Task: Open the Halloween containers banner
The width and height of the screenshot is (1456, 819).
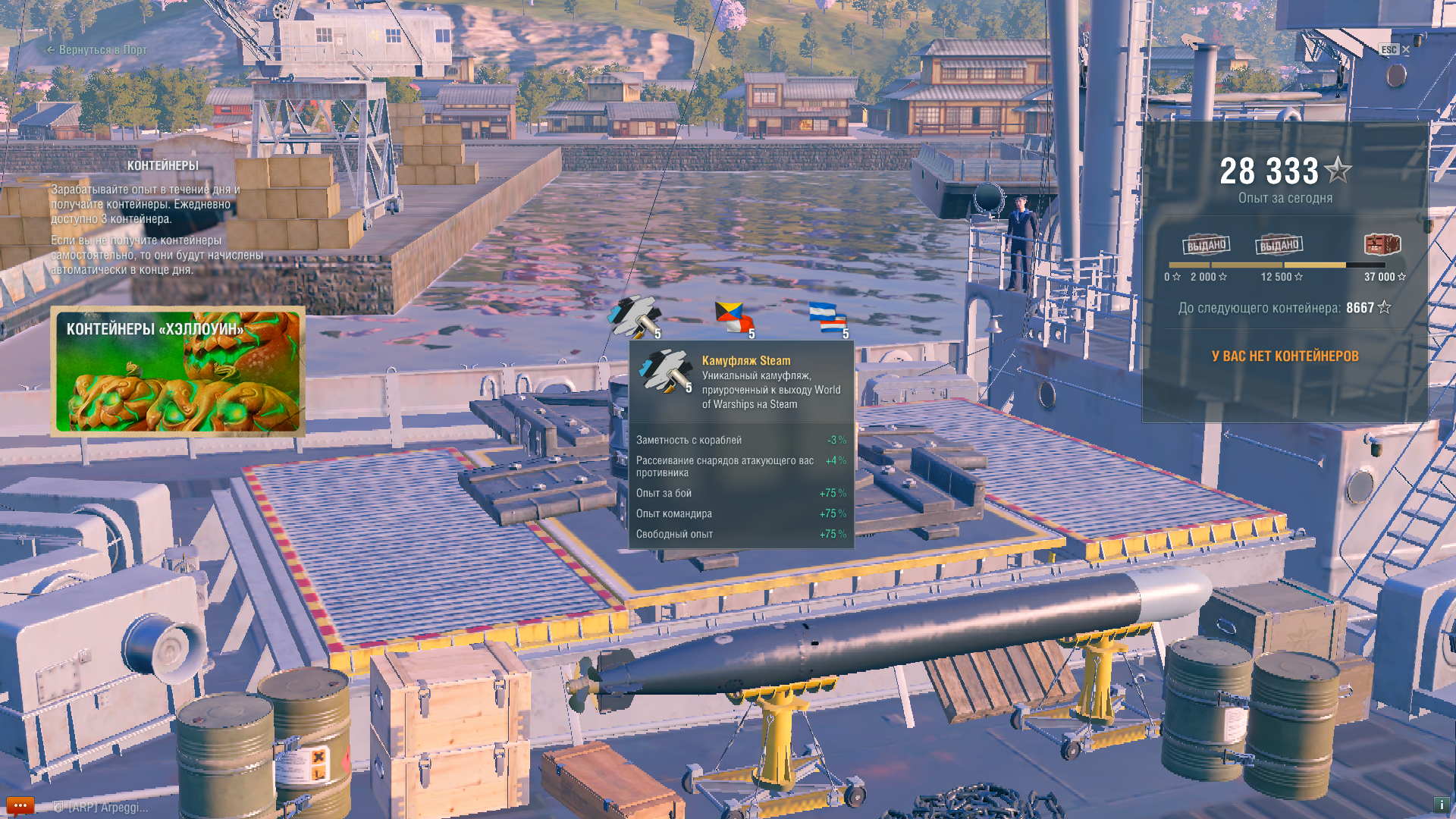Action: click(x=178, y=372)
